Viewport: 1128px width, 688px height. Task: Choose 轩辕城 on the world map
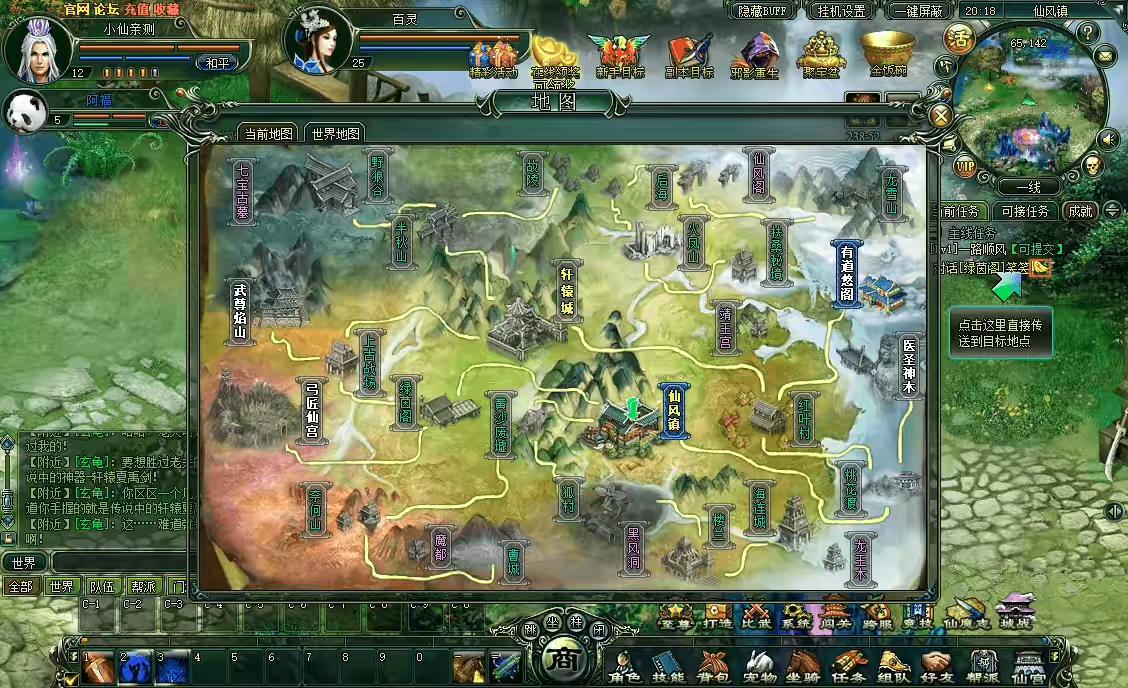(568, 291)
